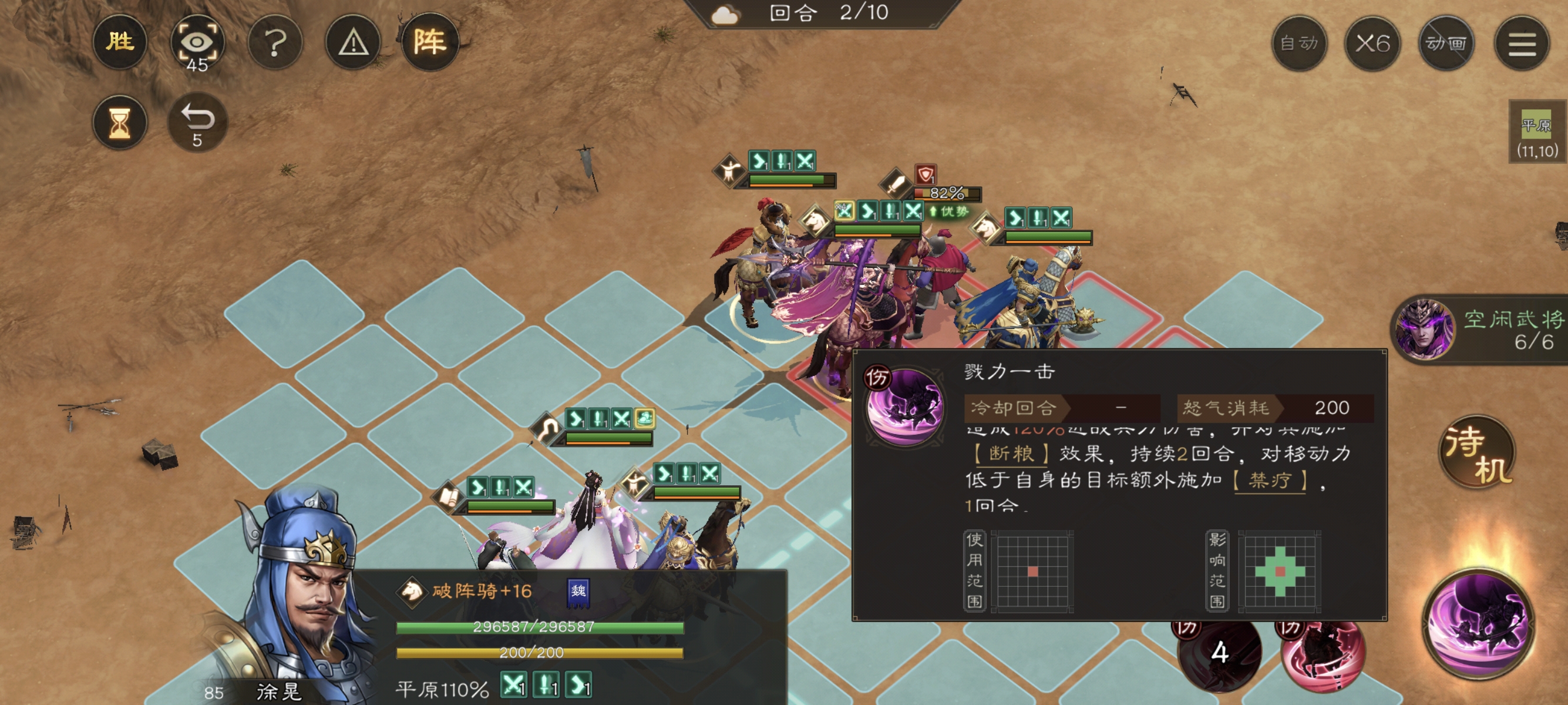Toggle 自动 auto-battle mode
This screenshot has width=1568, height=705.
[x=1300, y=43]
